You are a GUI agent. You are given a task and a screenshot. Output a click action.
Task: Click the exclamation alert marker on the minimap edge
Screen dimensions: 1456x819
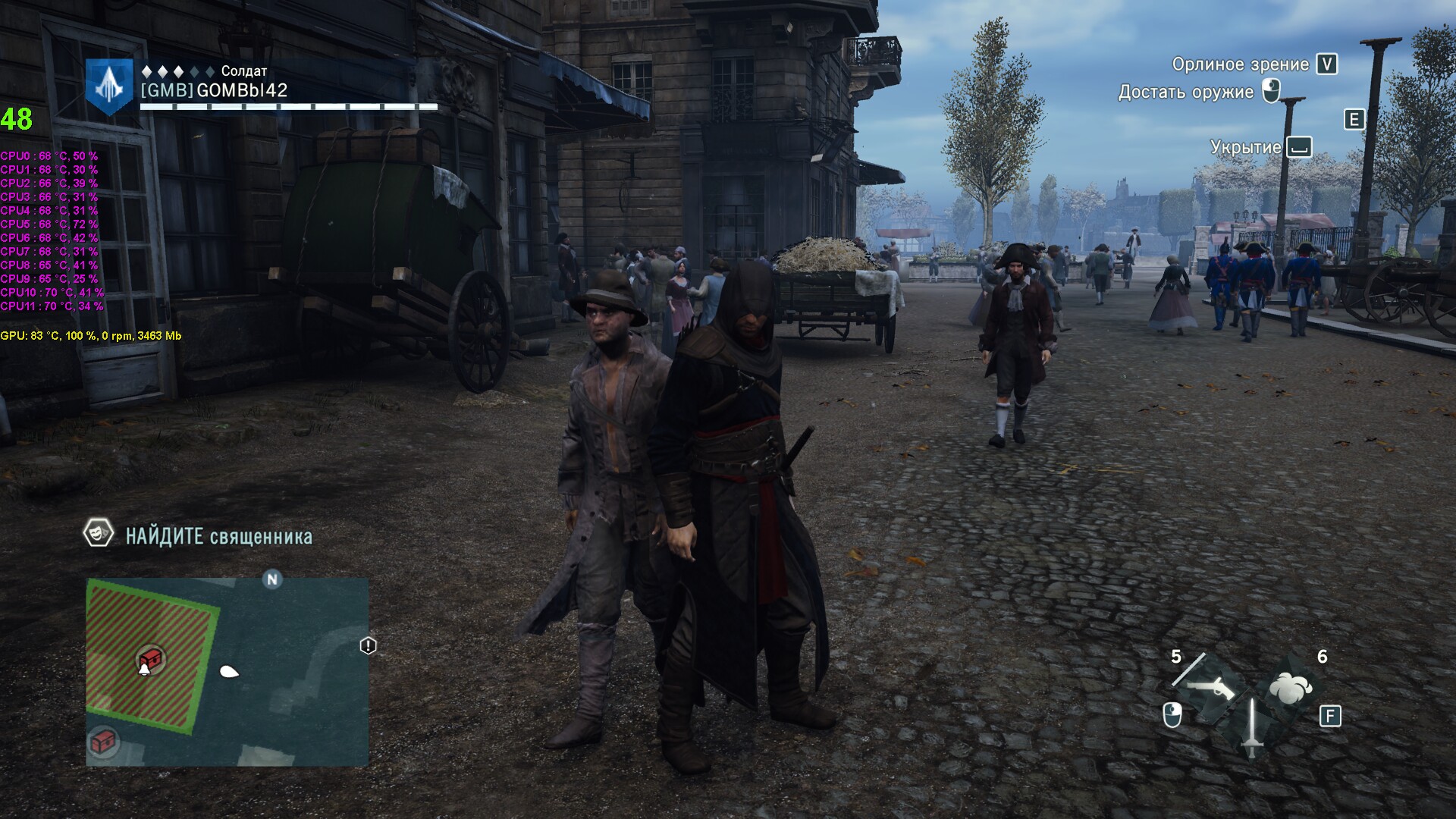click(368, 645)
